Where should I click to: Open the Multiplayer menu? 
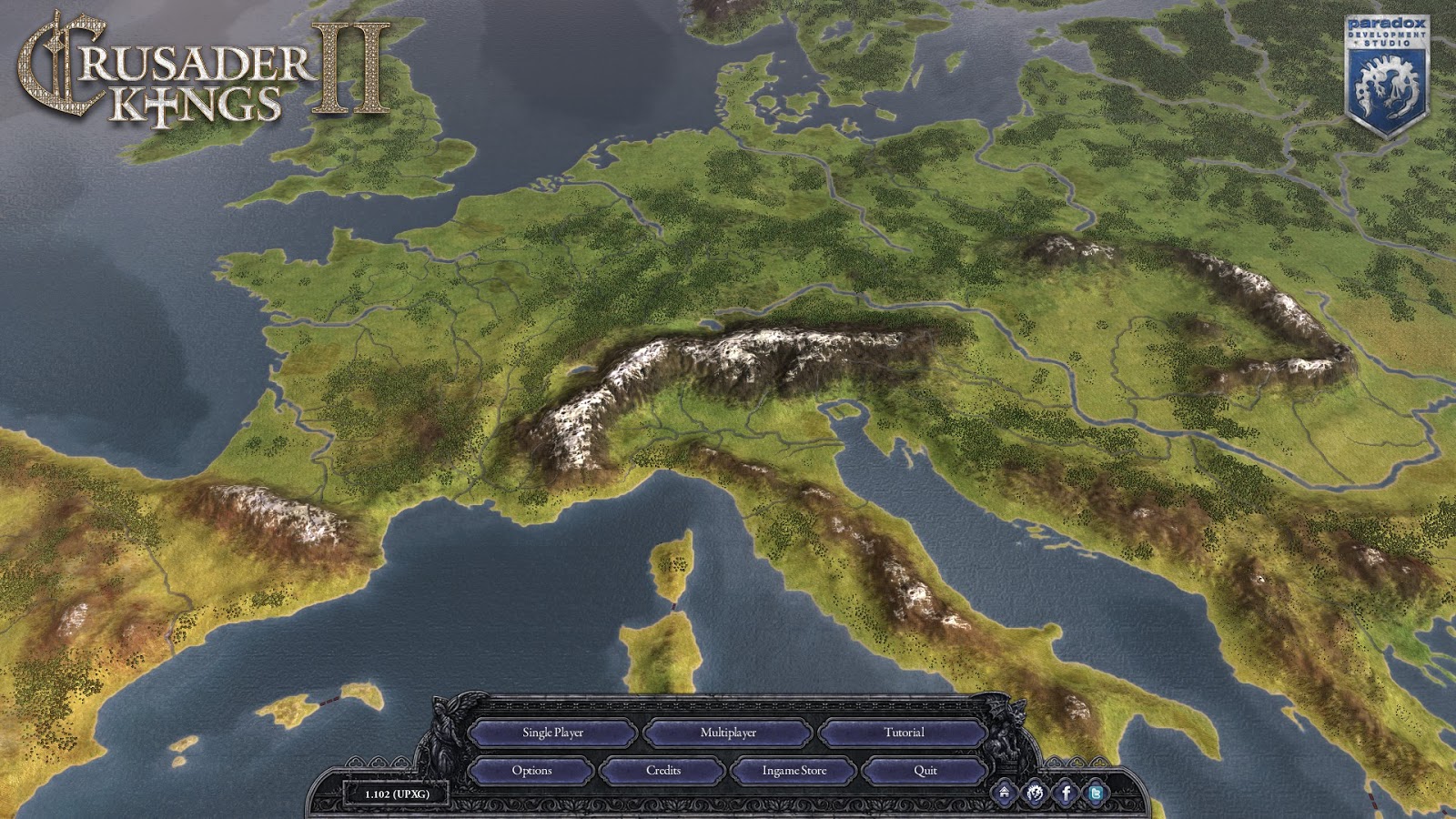728,733
